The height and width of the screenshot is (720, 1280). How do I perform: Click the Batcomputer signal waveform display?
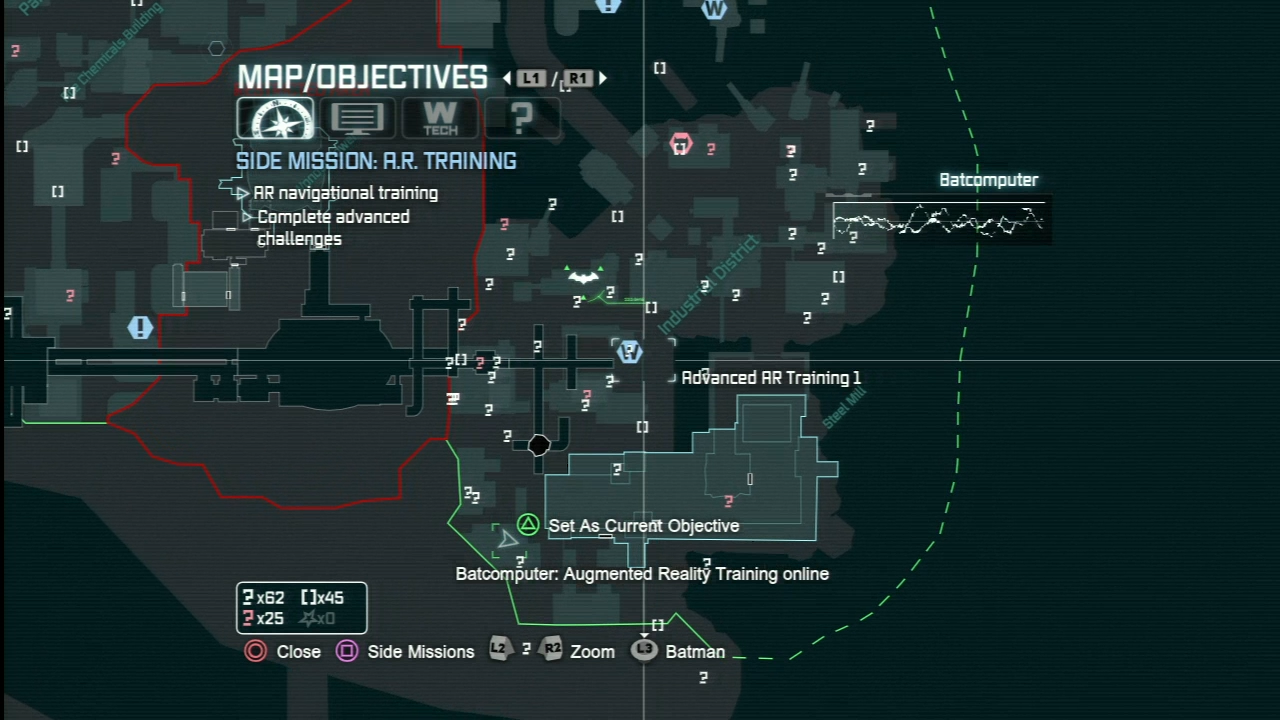(x=939, y=221)
